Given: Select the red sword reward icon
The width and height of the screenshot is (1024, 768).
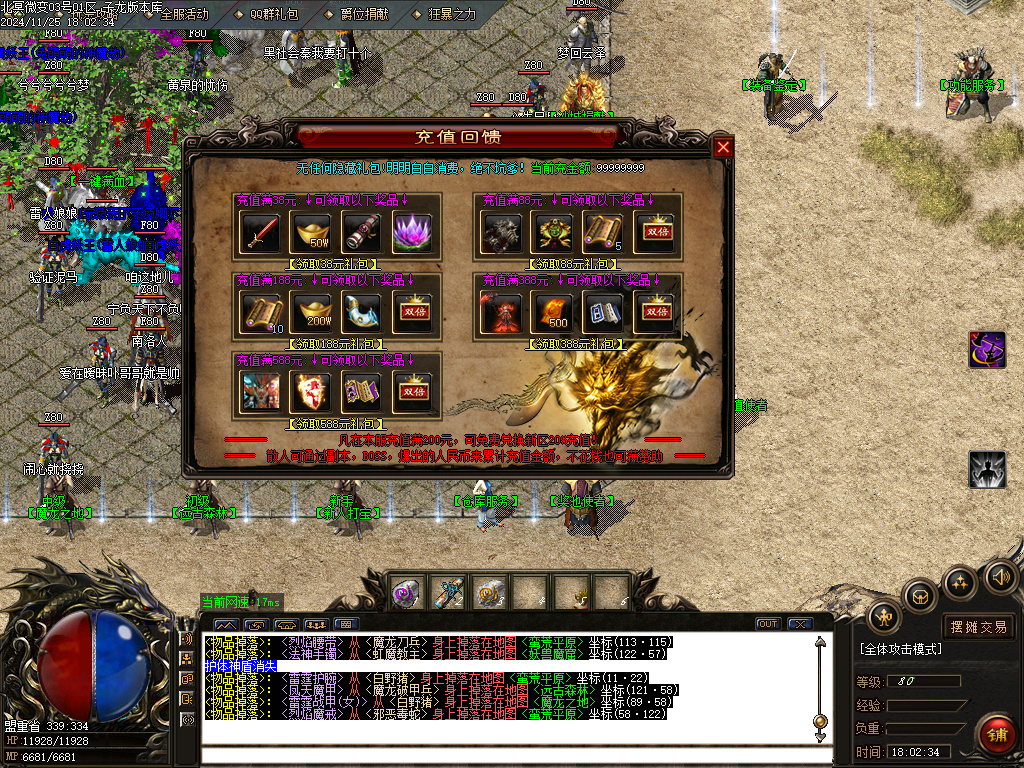Looking at the screenshot, I should pyautogui.click(x=260, y=233).
